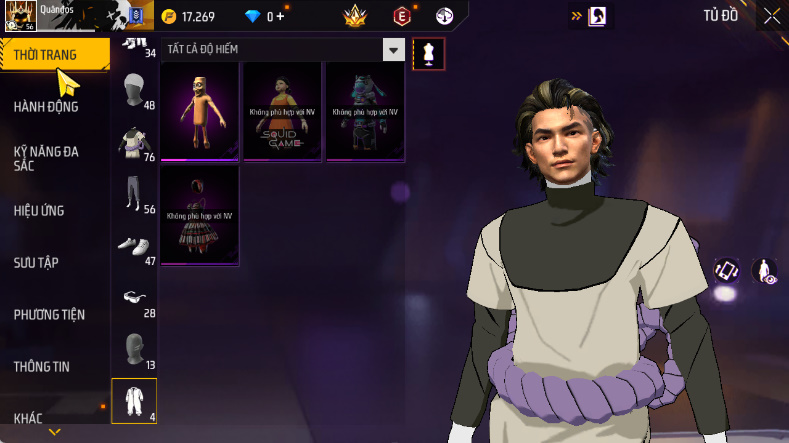Screen dimensions: 789x443
Task: Switch to the Hành Động menu
Action: (46, 106)
